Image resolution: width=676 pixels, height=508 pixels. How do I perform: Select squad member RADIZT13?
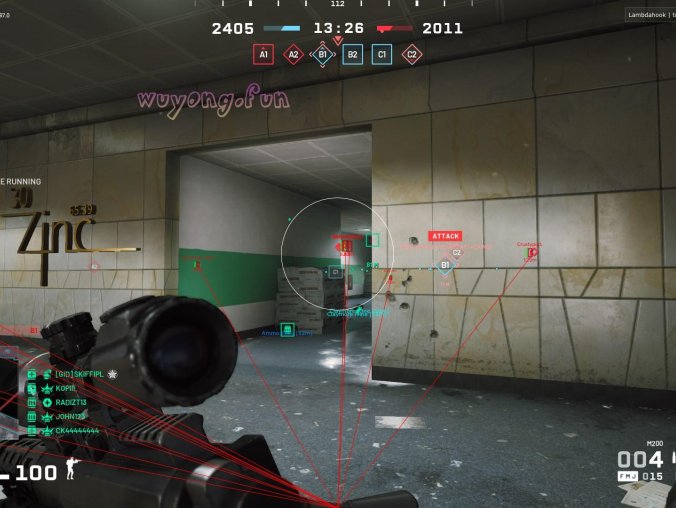[72, 402]
